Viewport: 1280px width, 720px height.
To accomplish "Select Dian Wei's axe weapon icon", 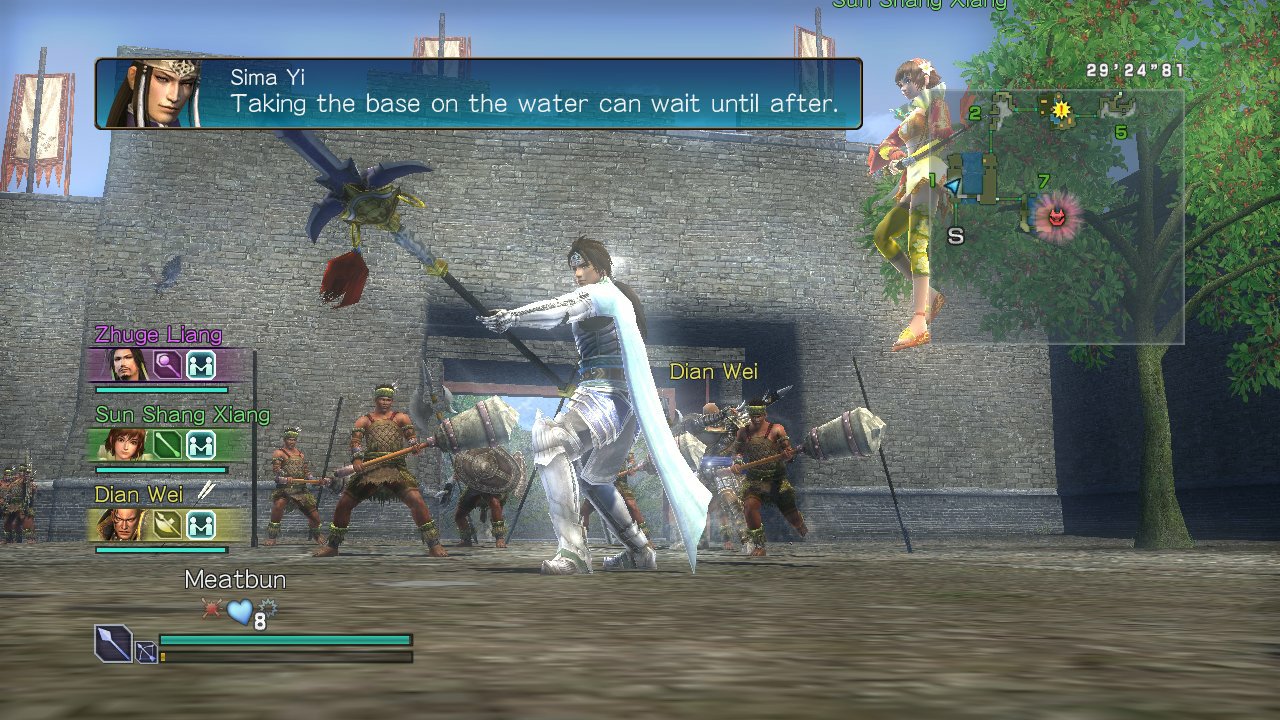I will tap(165, 523).
